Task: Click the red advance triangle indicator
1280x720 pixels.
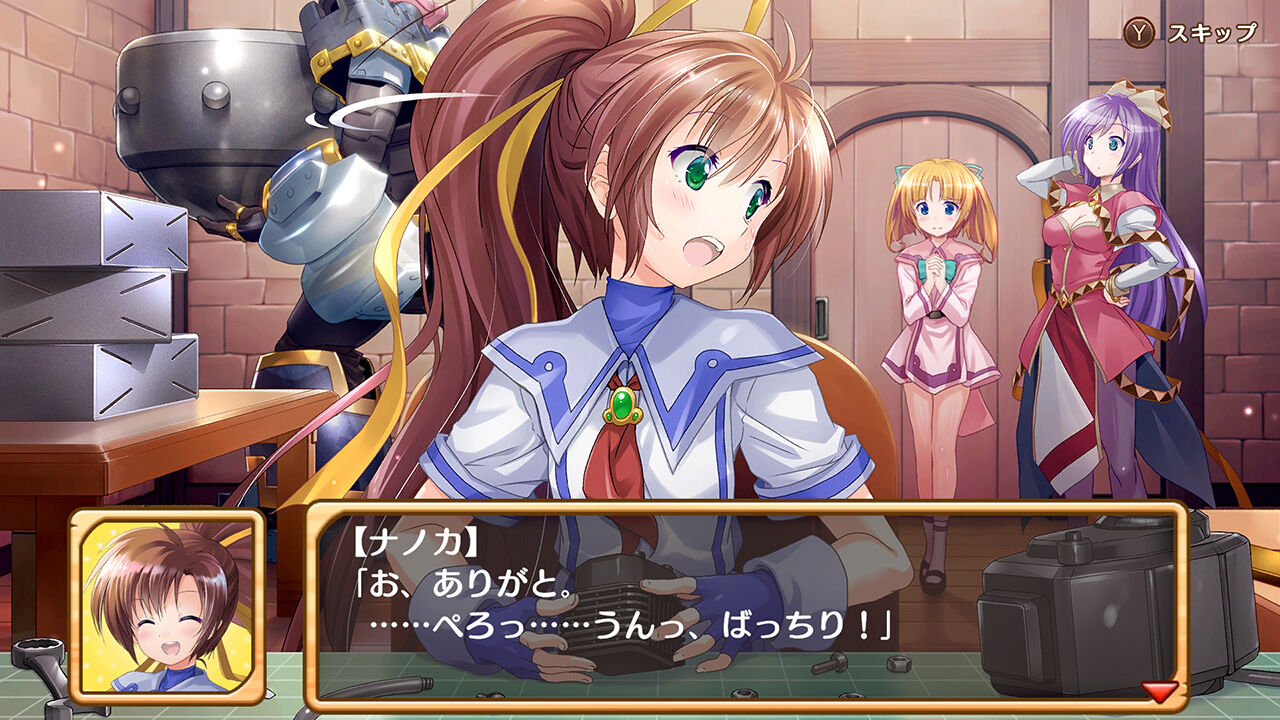Action: pos(1157,690)
